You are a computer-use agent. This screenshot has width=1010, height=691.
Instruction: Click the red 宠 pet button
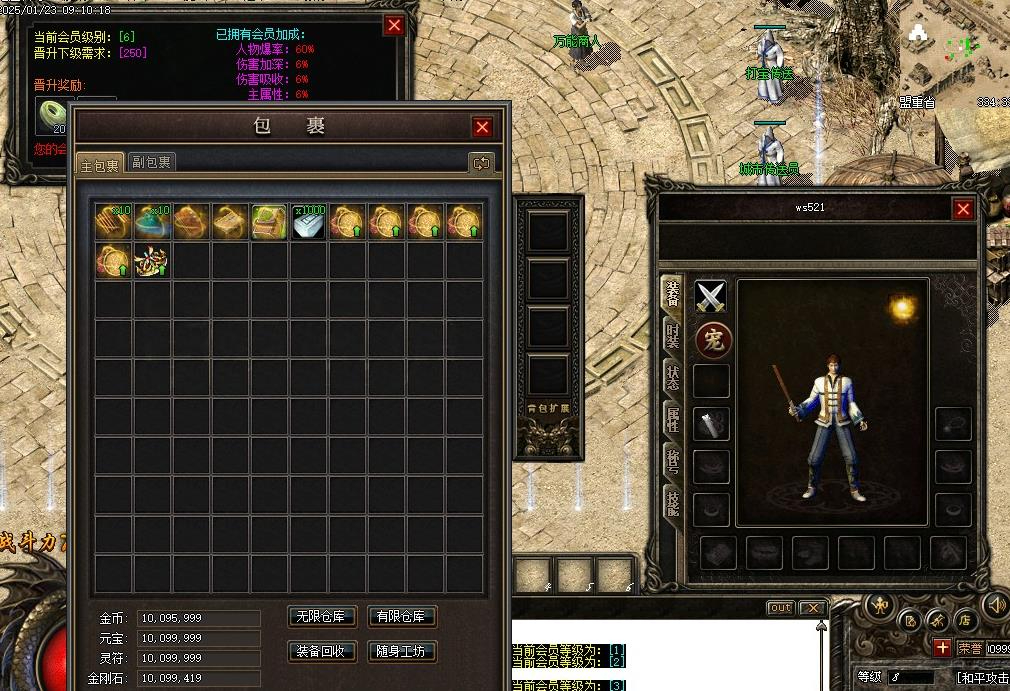[712, 340]
